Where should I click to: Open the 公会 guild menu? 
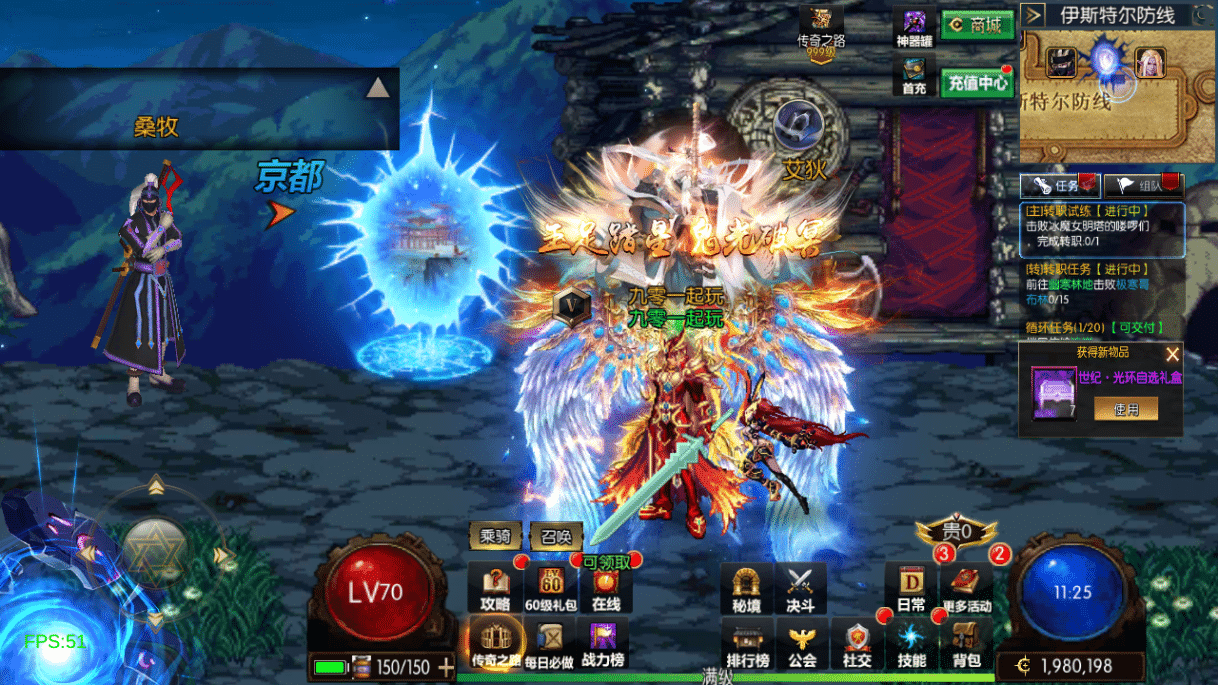(801, 643)
